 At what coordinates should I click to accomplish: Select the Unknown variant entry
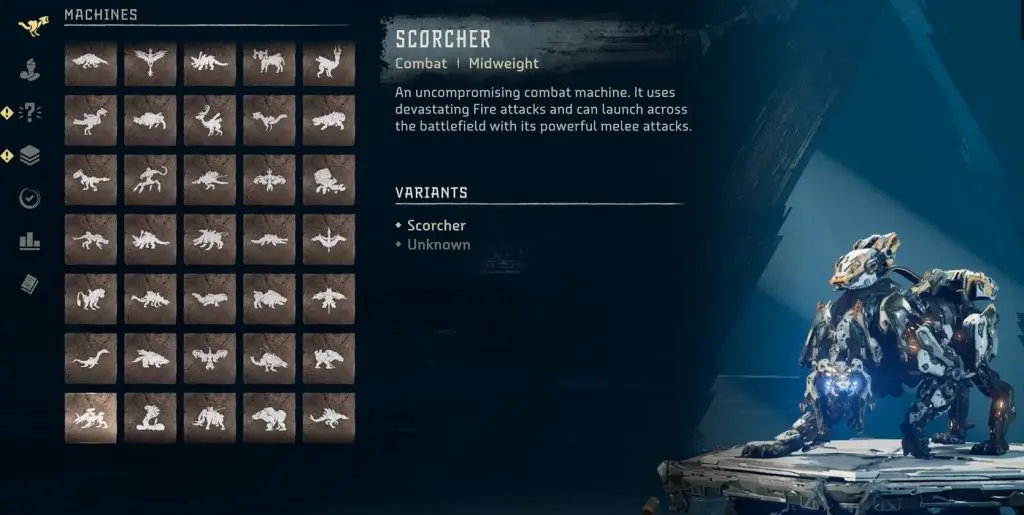click(x=438, y=245)
